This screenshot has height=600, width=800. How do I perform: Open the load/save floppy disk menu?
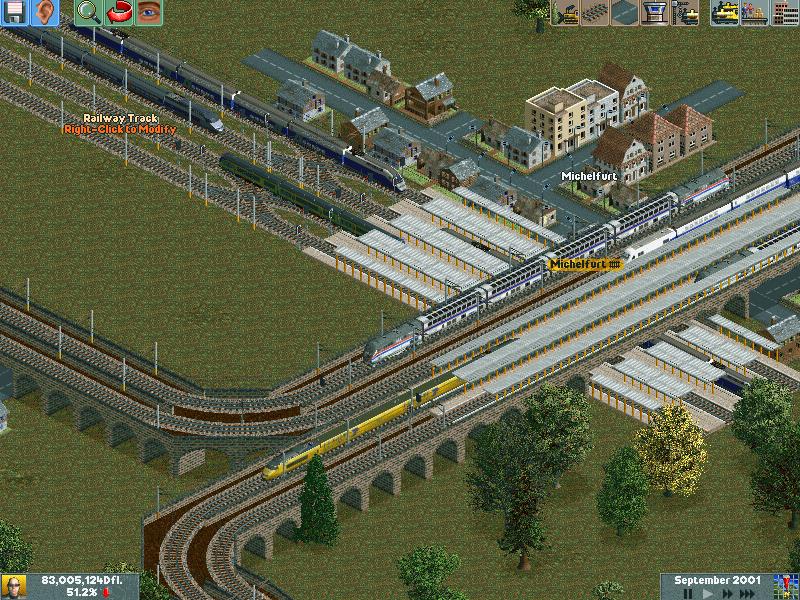[x=15, y=13]
